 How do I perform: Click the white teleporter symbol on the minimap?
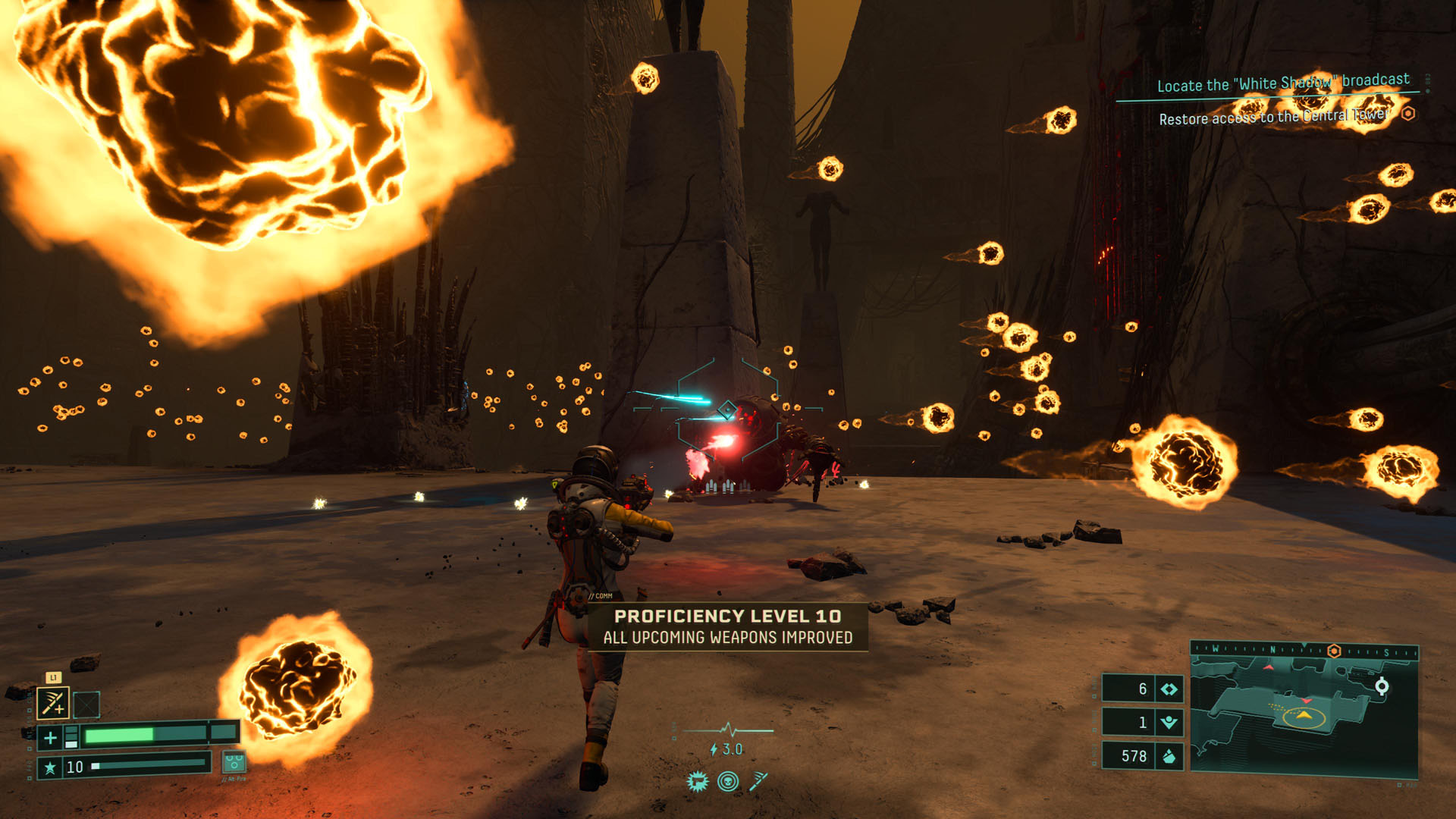point(1382,687)
